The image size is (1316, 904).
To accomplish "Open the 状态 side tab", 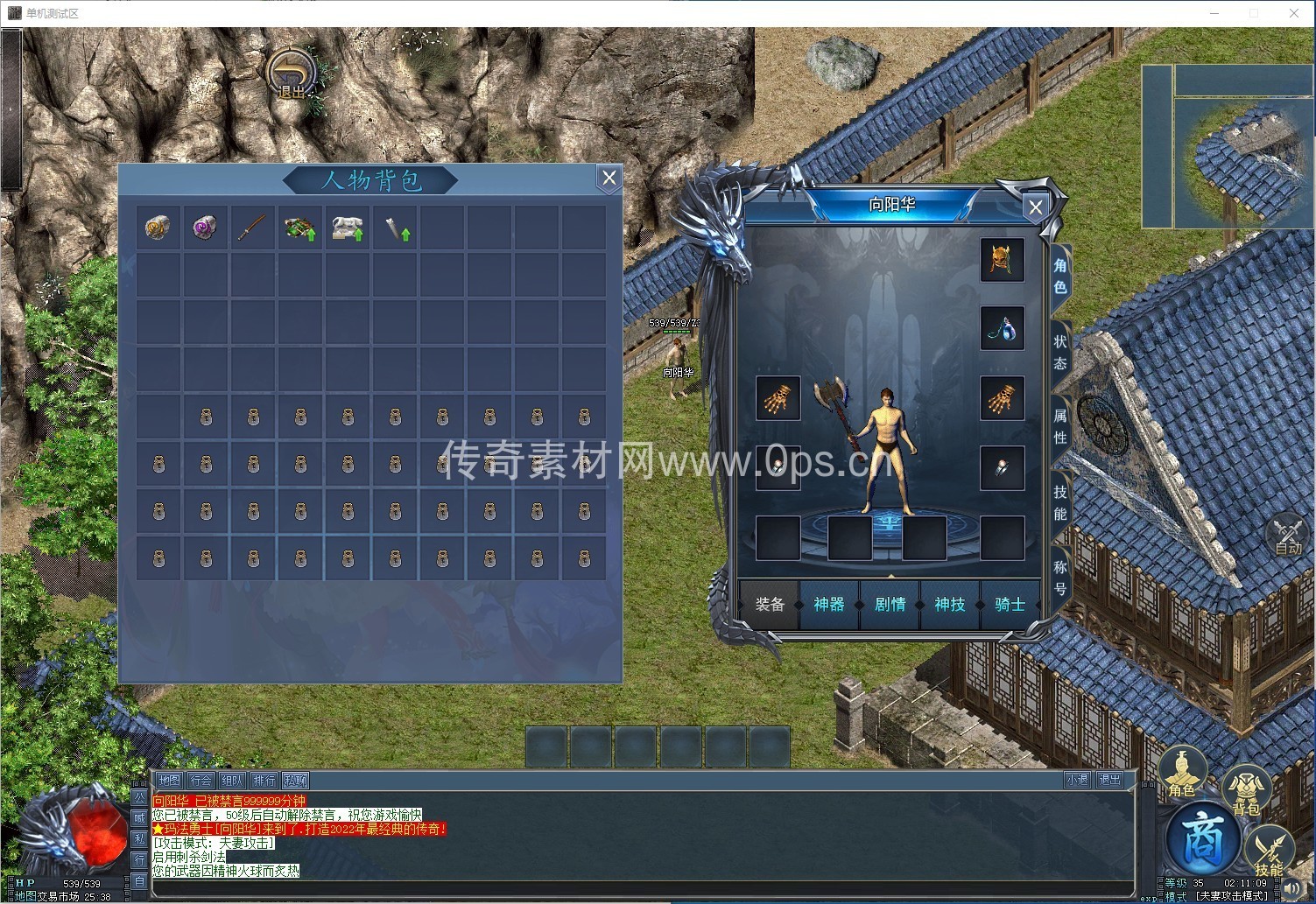I will pos(1060,352).
